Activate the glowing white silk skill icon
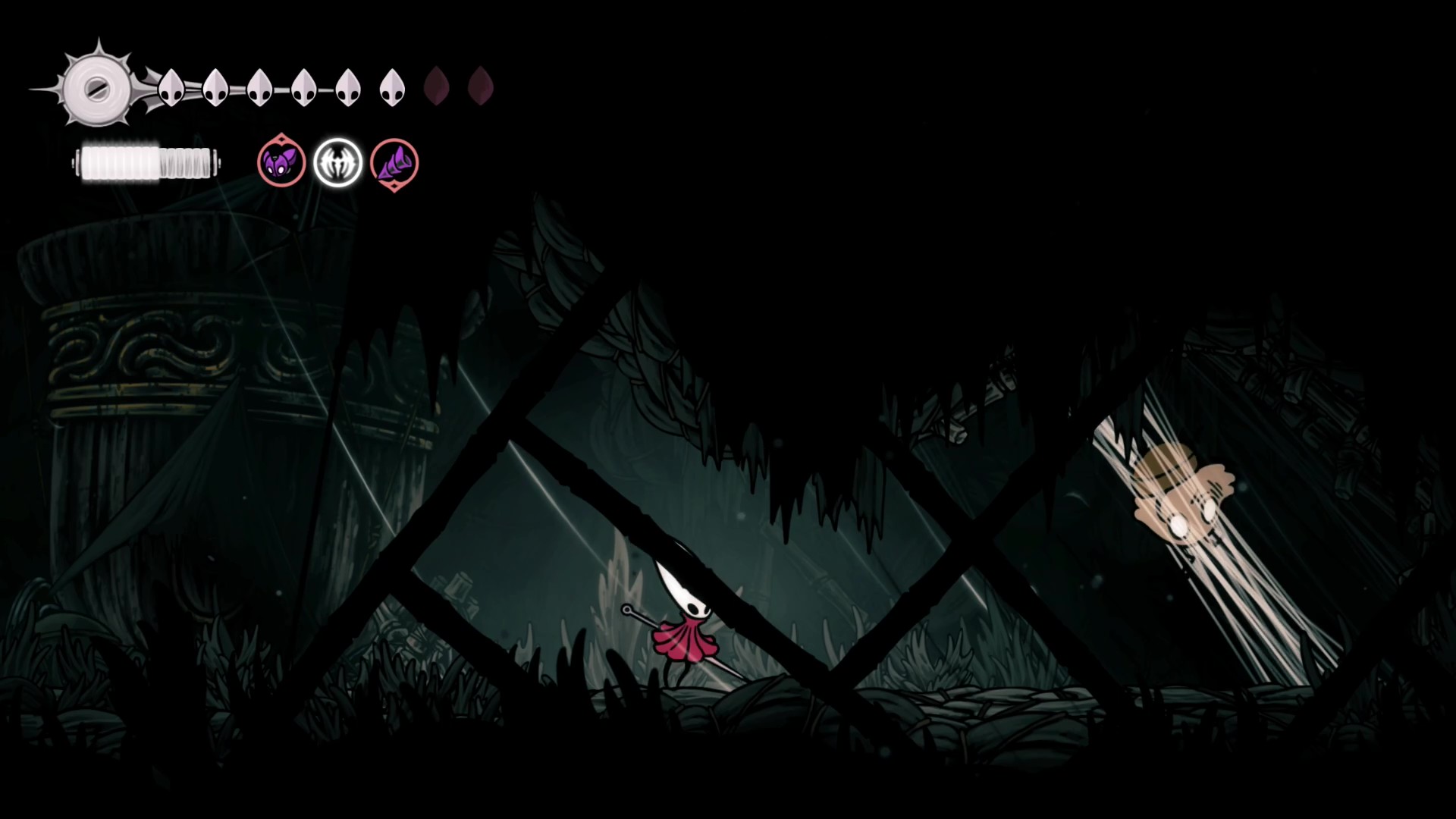1456x819 pixels. tap(337, 162)
